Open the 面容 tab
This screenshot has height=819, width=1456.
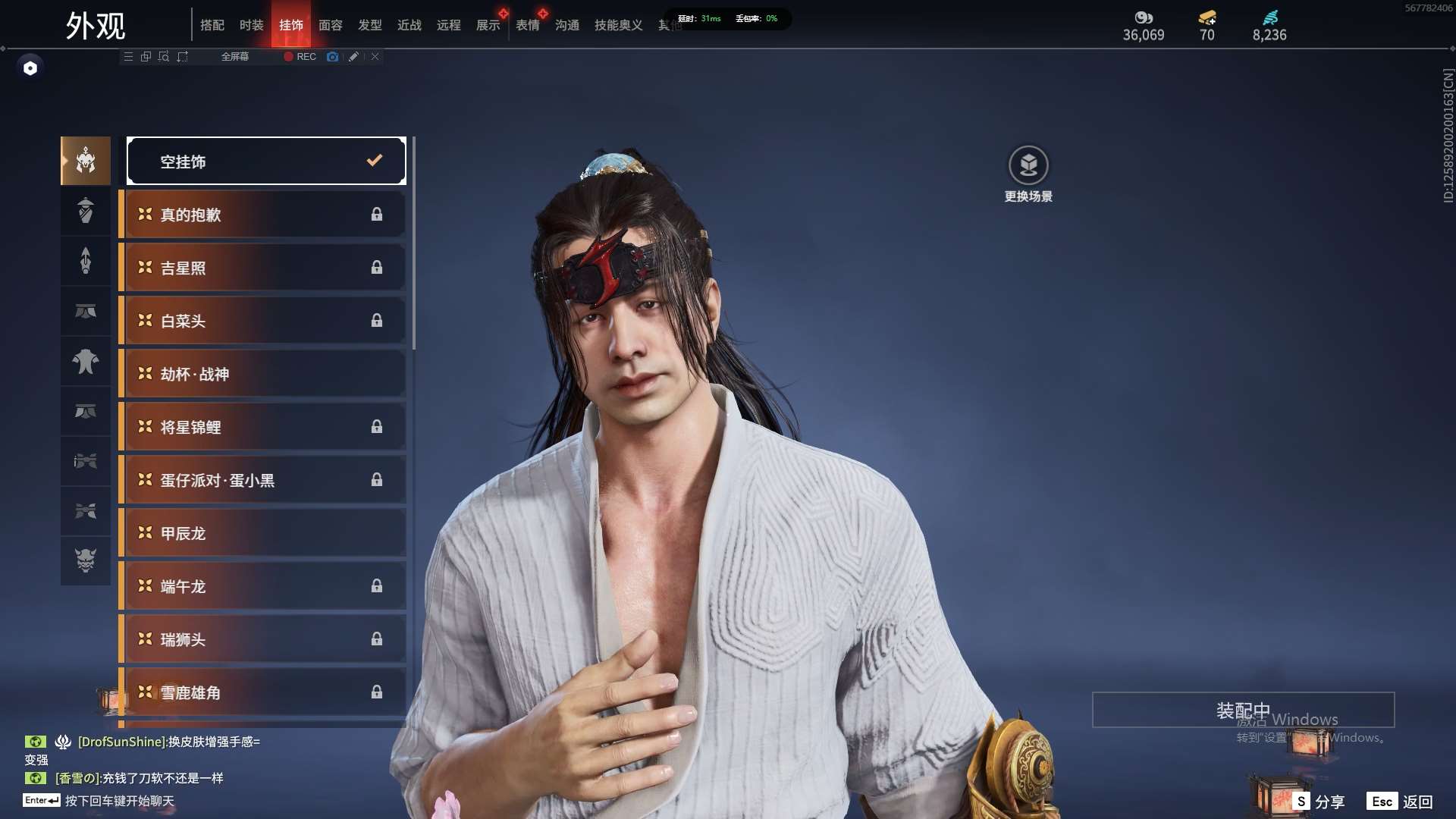[330, 25]
